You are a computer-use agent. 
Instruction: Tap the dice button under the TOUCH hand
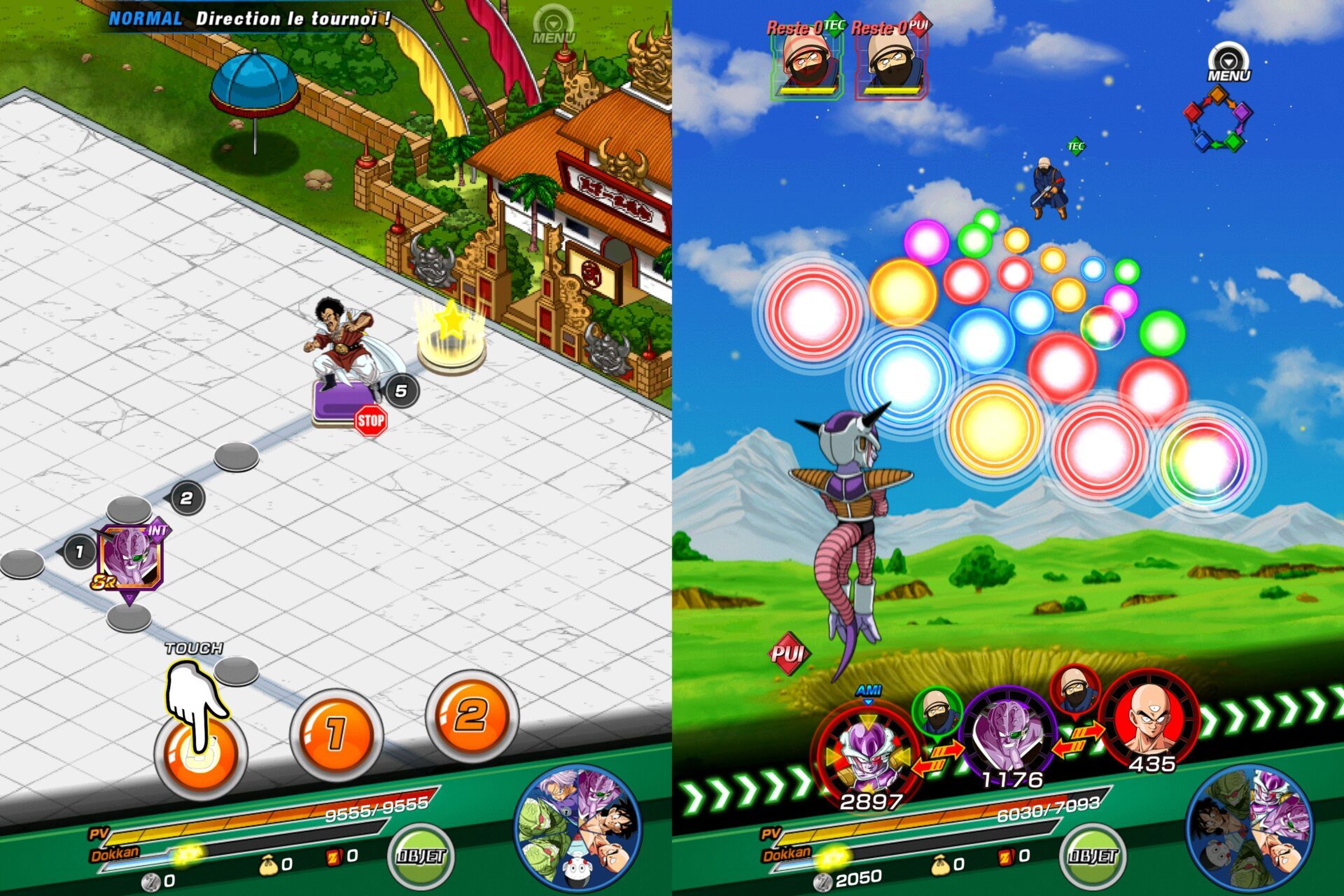(200, 752)
